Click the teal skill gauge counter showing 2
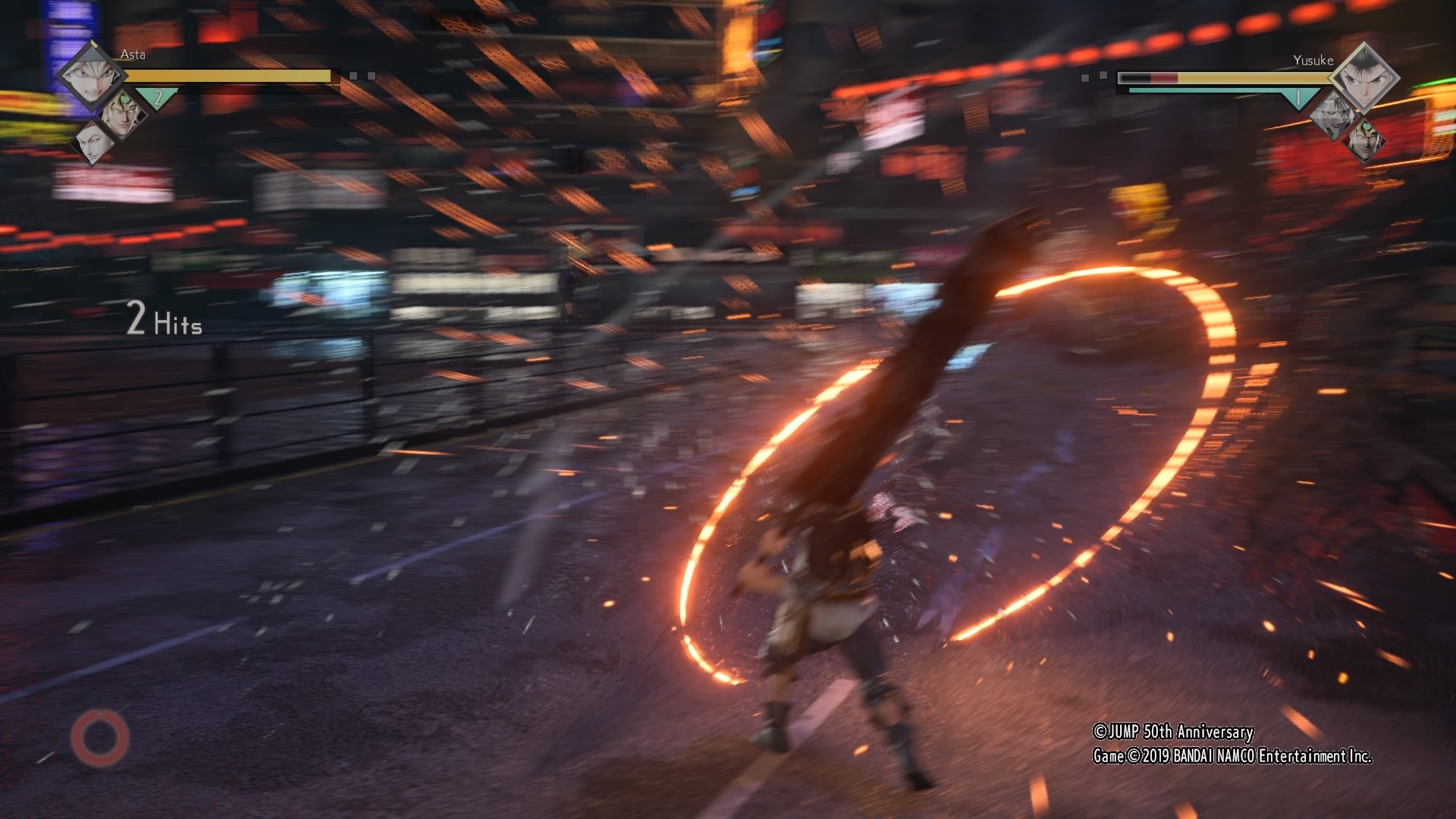 pos(157,96)
